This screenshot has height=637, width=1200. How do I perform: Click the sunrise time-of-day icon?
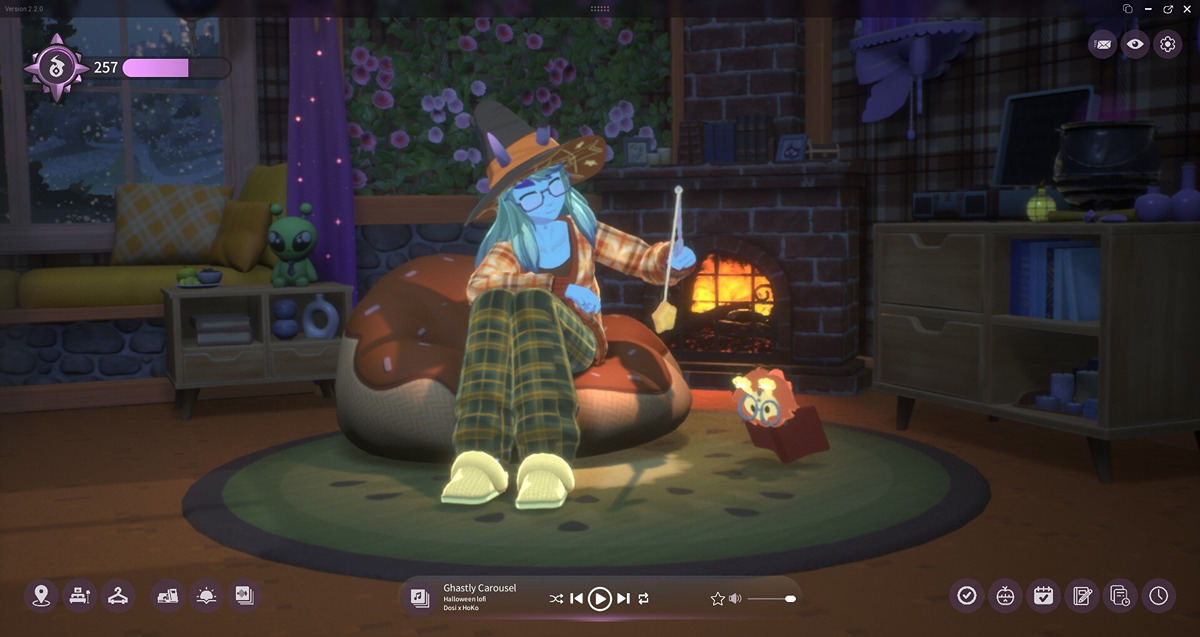click(206, 596)
